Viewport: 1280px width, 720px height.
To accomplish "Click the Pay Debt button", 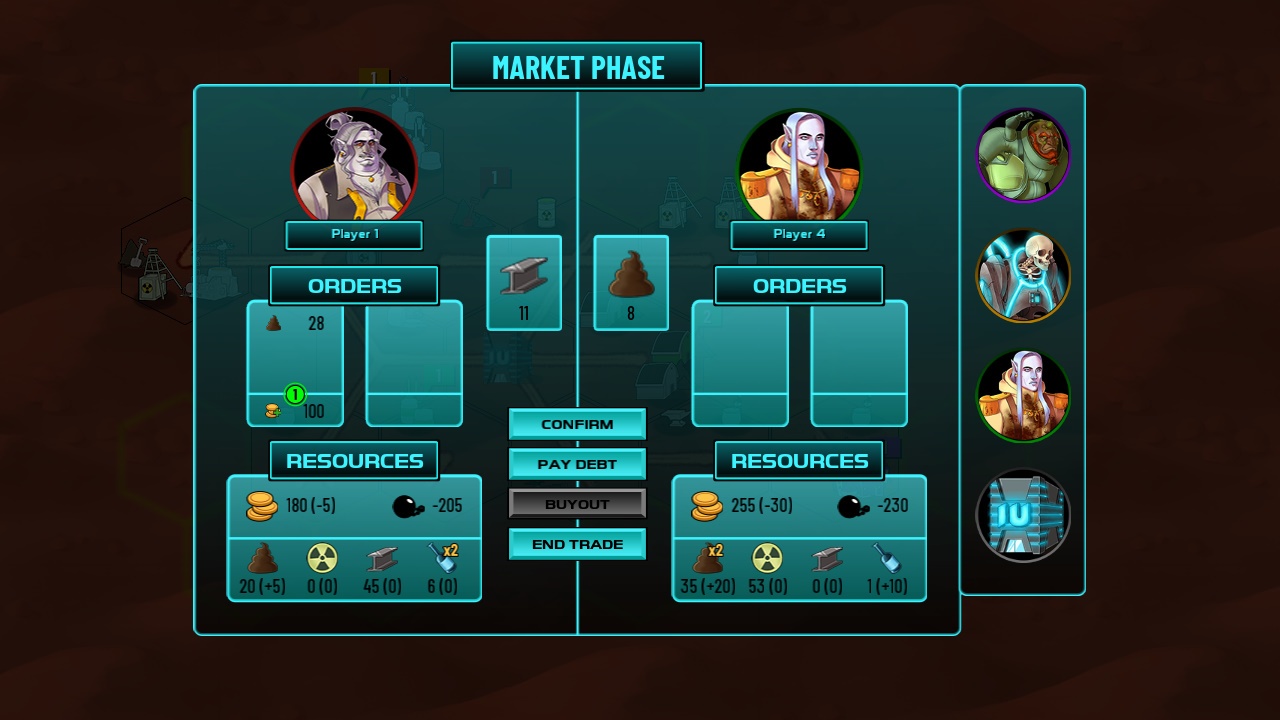I will click(x=577, y=464).
